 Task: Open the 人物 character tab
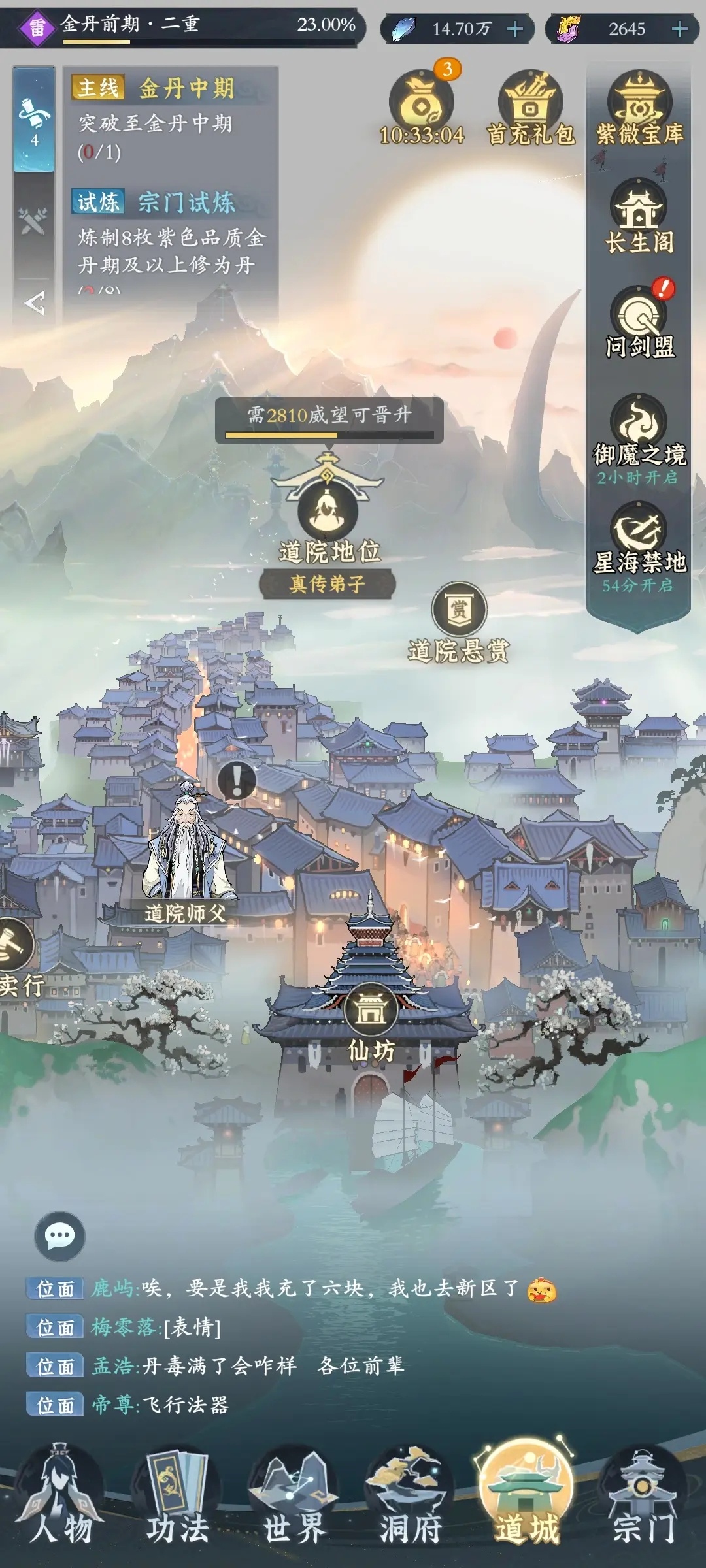60,1496
